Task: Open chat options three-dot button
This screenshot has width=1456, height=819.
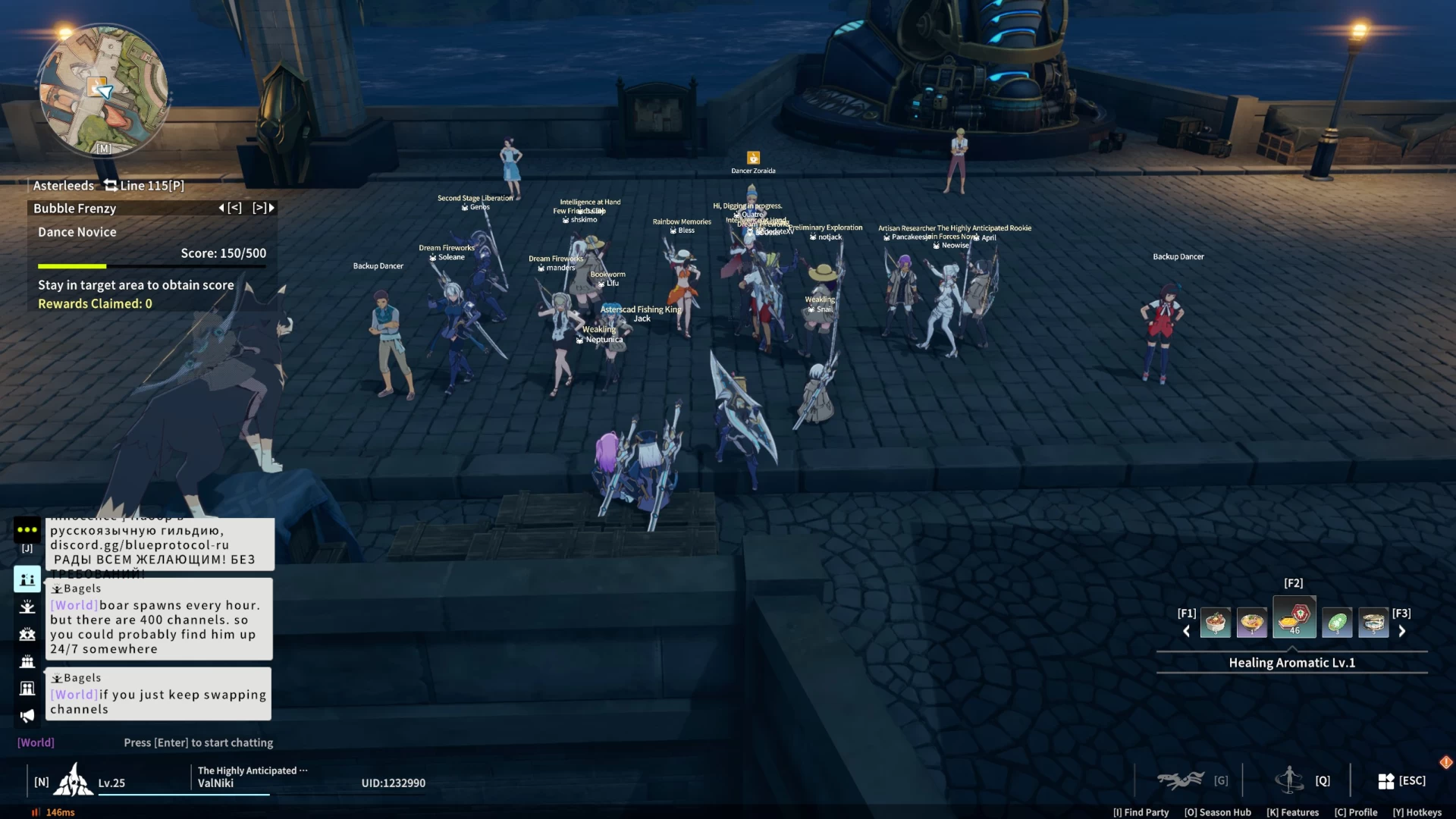Action: [27, 529]
